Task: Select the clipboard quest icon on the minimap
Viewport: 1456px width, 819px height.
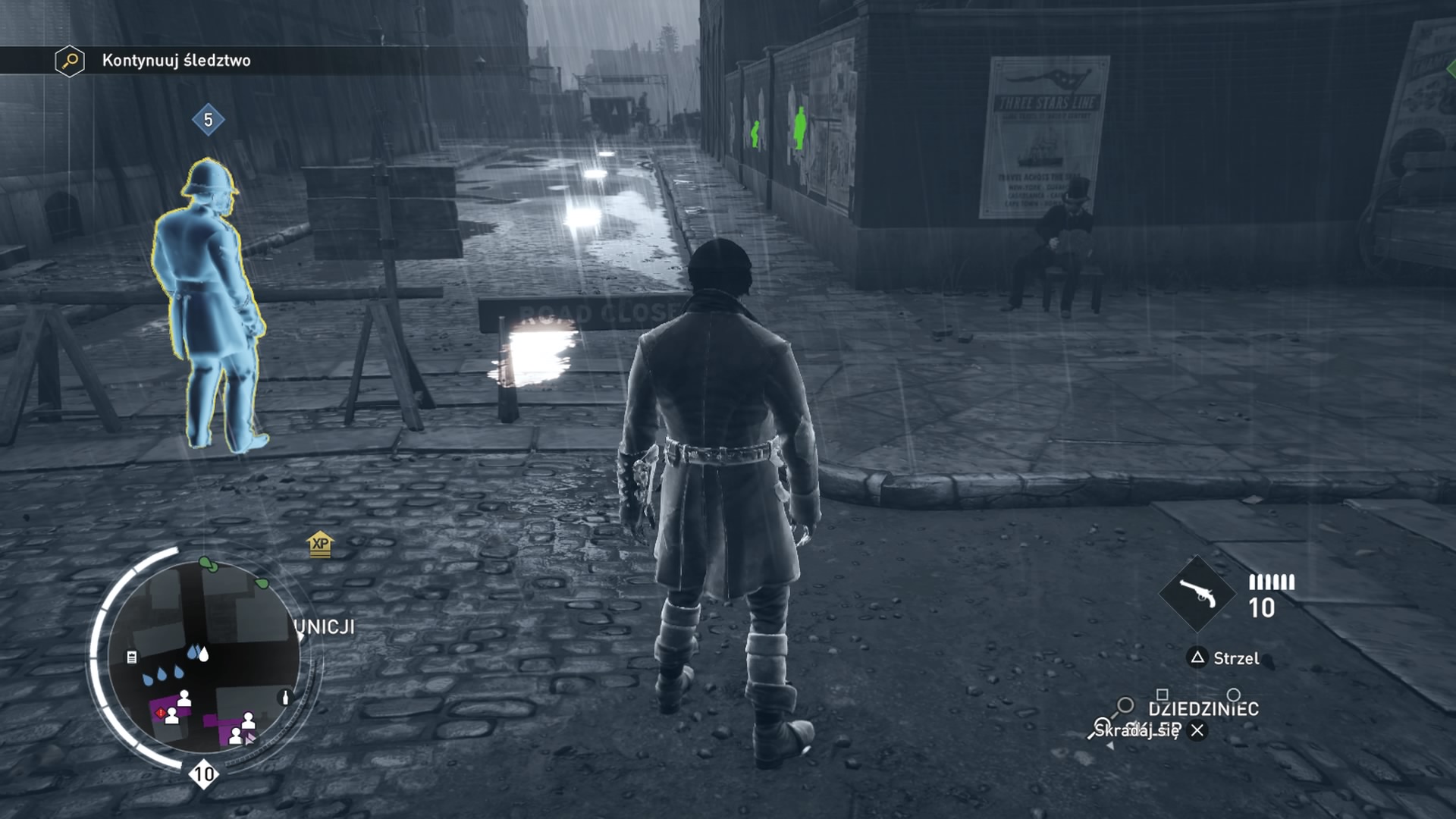Action: click(132, 657)
